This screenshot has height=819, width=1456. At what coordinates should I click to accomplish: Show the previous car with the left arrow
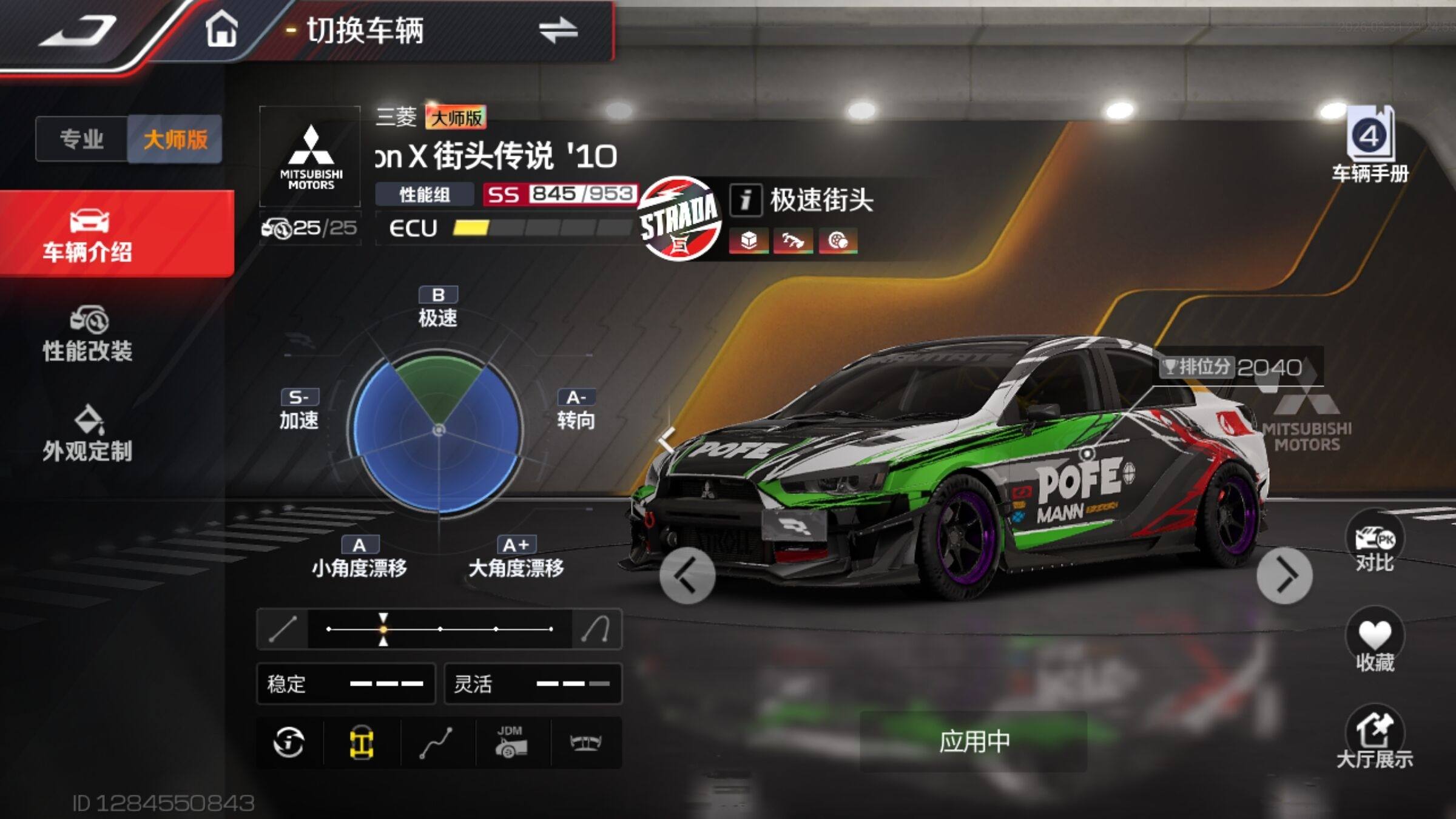click(687, 576)
